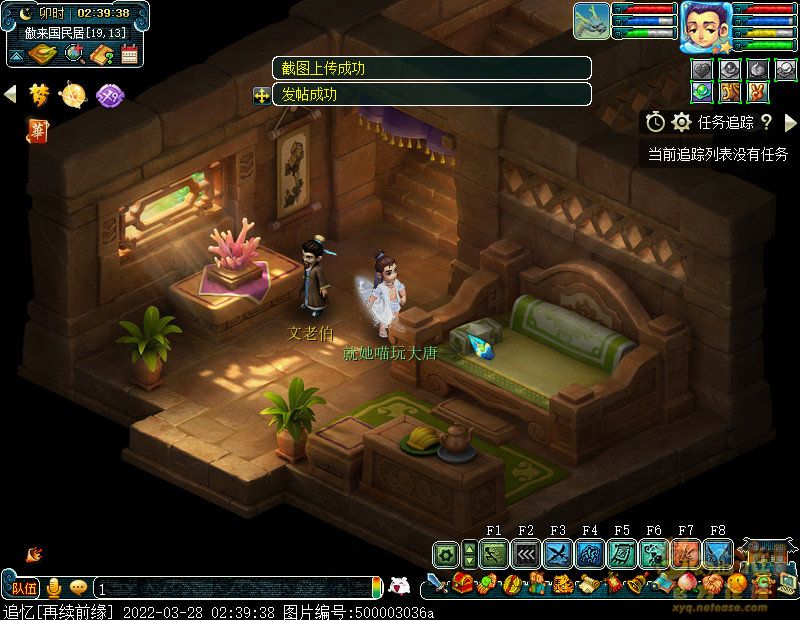
Task: Select the 队伍 team chat channel button
Action: 23,588
